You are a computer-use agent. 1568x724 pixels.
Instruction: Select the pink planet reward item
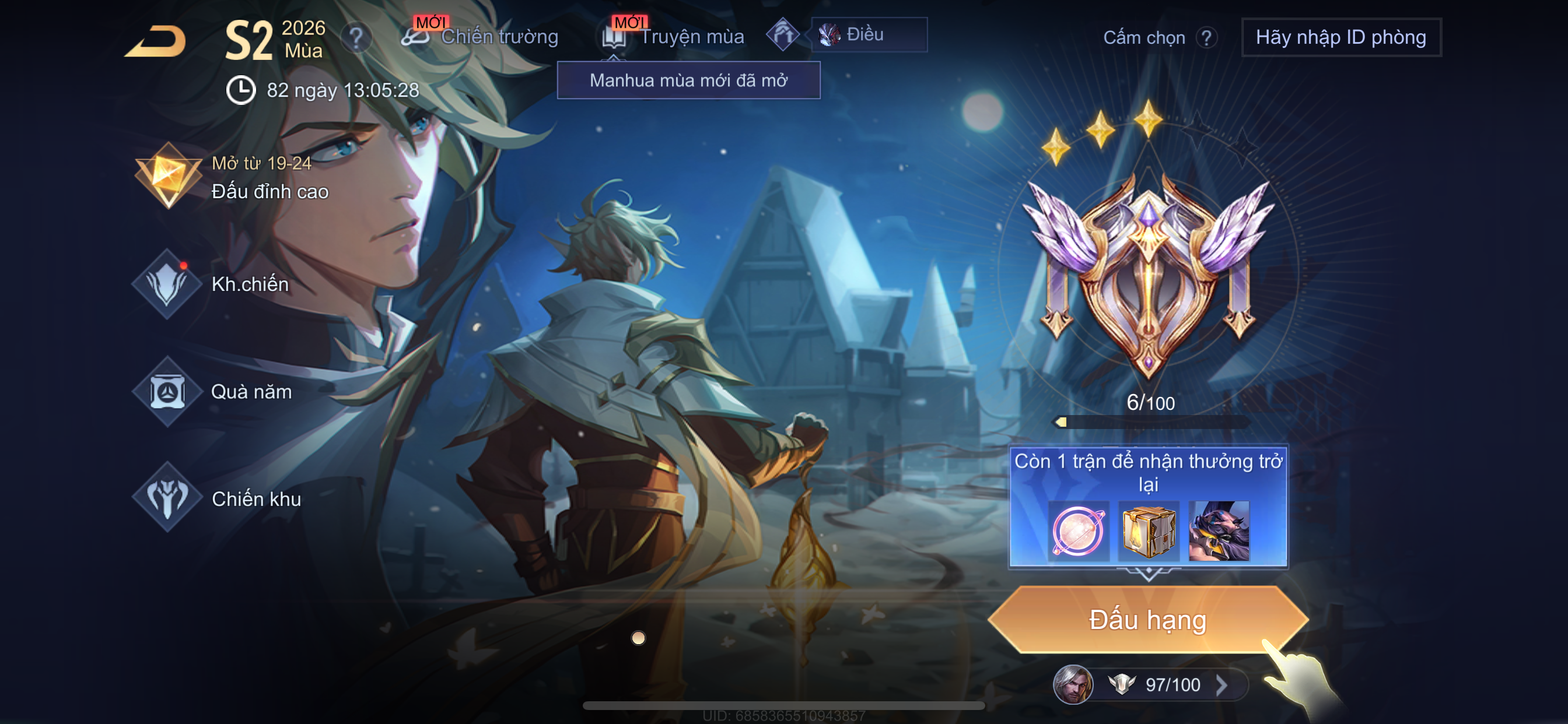click(x=1078, y=530)
